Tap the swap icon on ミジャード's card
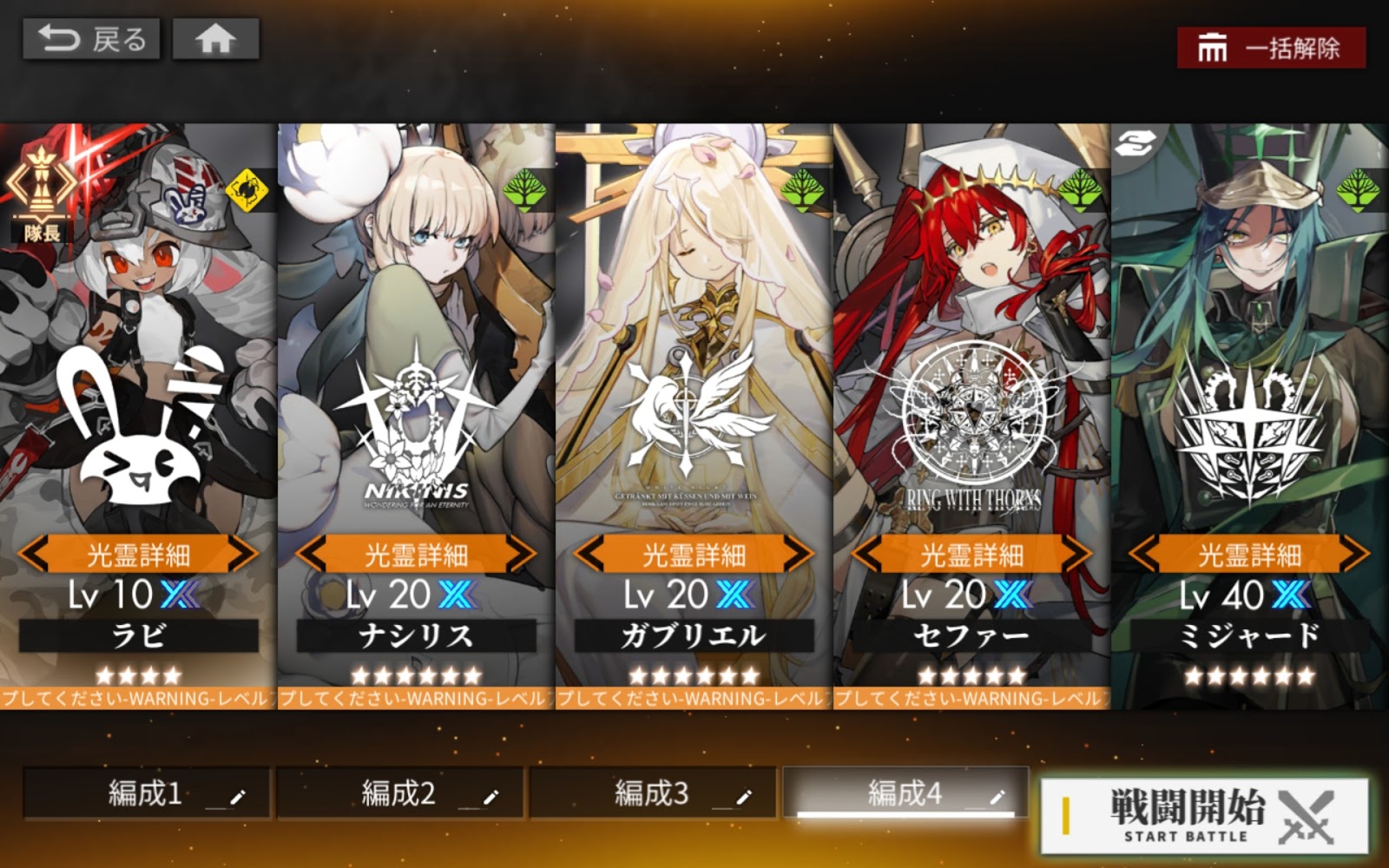1389x868 pixels. point(1135,145)
